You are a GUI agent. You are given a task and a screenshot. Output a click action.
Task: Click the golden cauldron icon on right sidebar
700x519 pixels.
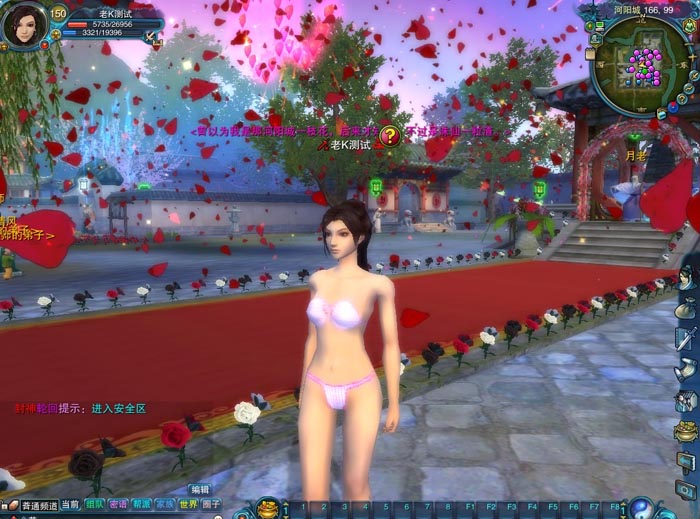click(687, 433)
